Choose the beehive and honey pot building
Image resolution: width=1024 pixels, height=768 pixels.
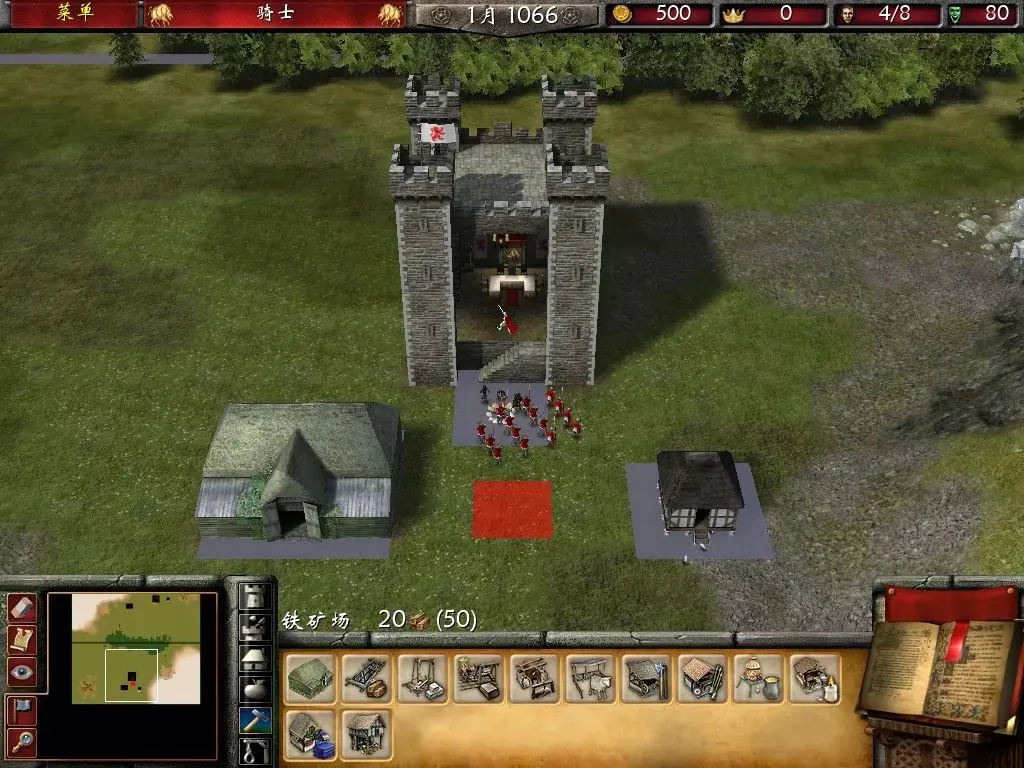click(759, 679)
